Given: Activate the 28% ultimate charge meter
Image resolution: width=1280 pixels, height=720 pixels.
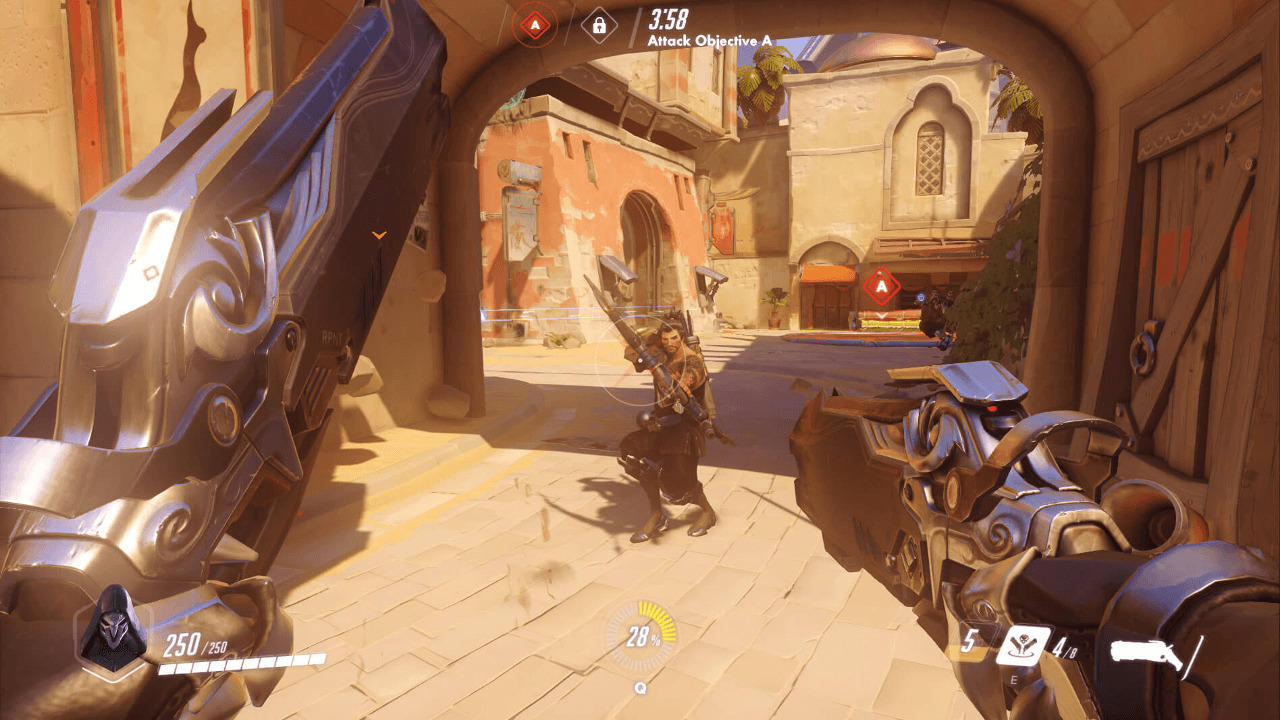Looking at the screenshot, I should [x=640, y=636].
